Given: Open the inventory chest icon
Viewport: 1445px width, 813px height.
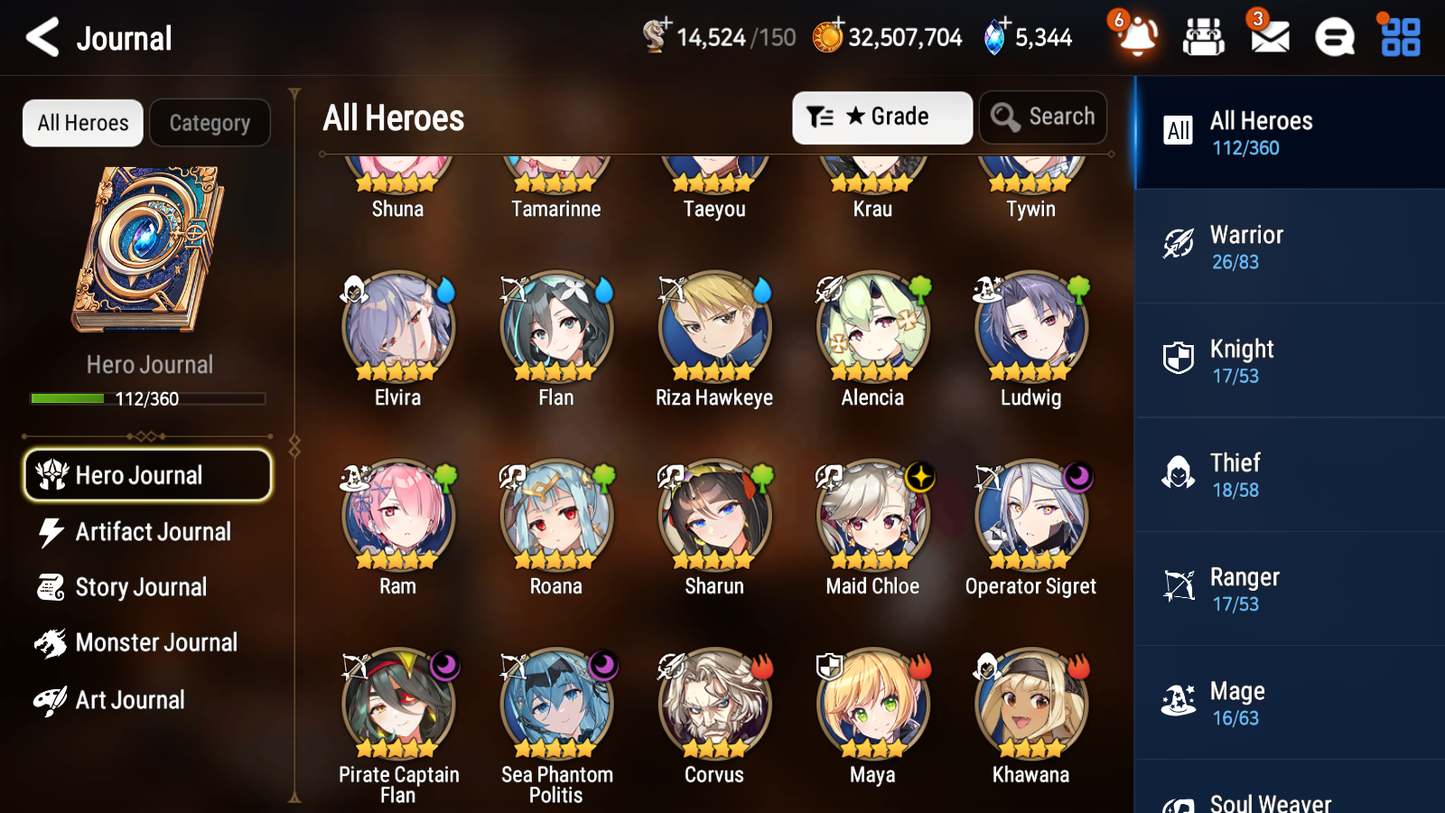Looking at the screenshot, I should pos(1203,36).
